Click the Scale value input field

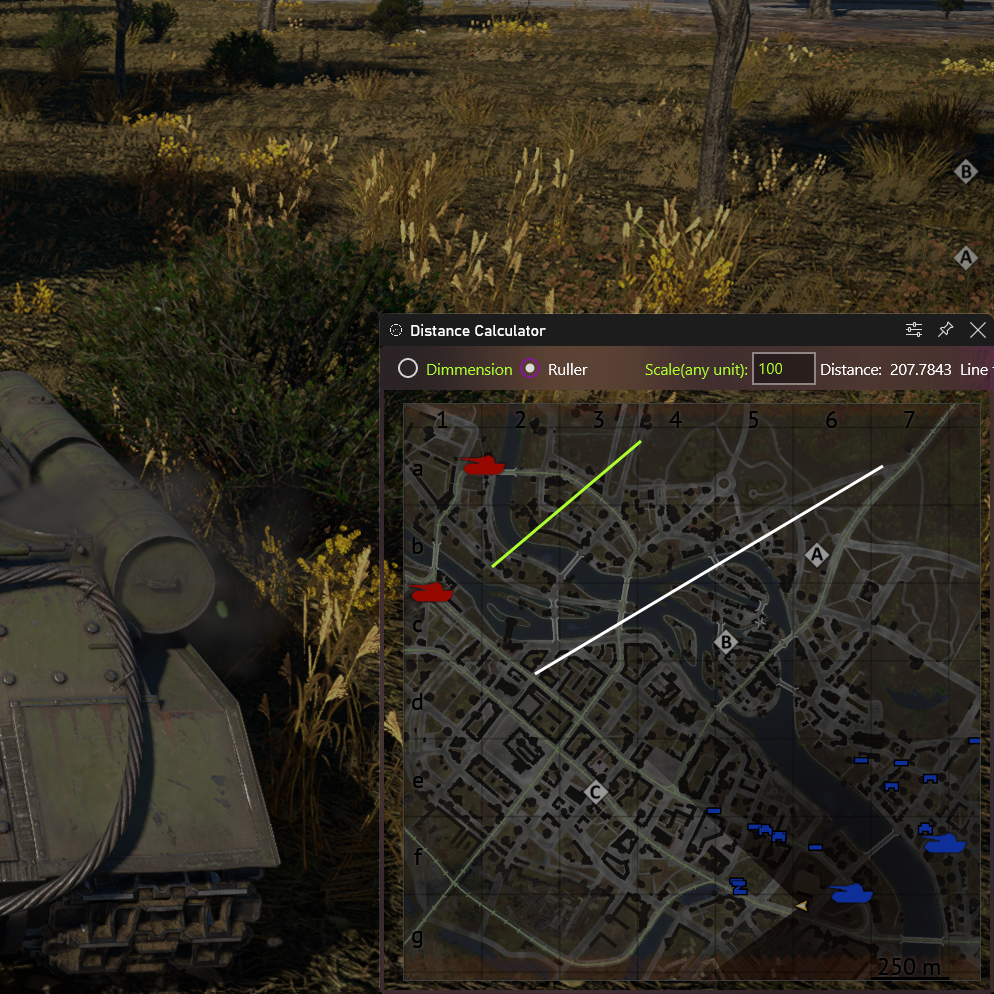click(x=783, y=369)
